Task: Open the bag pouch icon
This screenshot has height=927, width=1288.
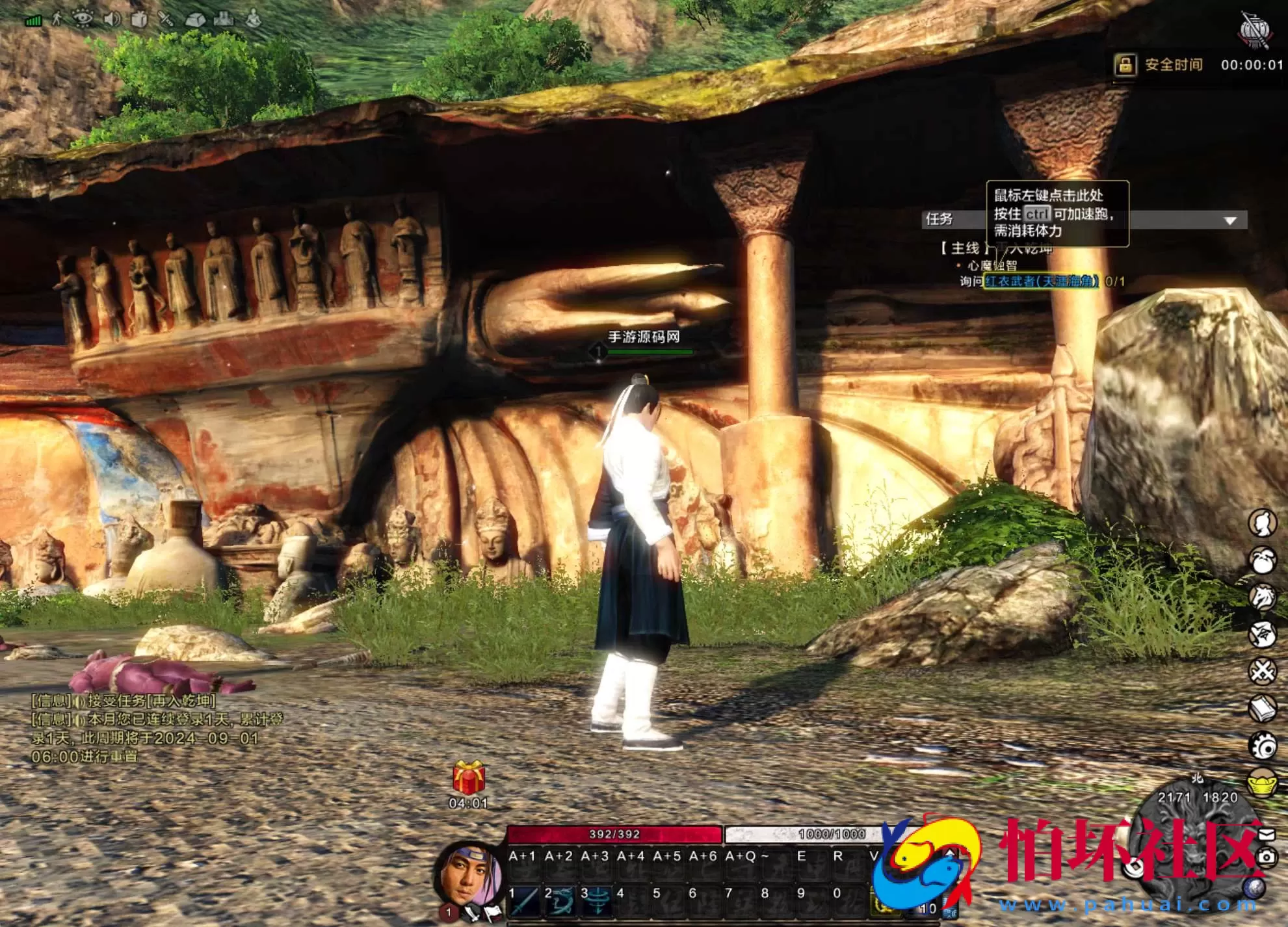Action: 1263,560
